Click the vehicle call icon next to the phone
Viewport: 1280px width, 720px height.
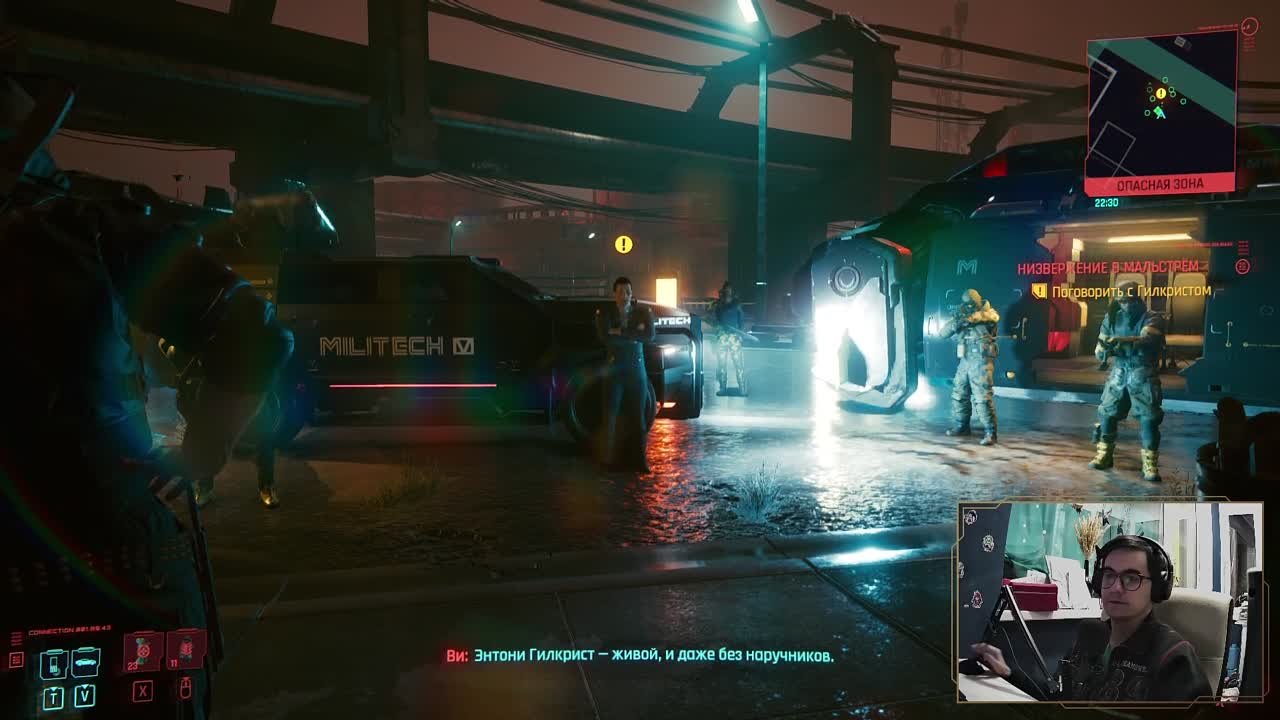point(85,662)
